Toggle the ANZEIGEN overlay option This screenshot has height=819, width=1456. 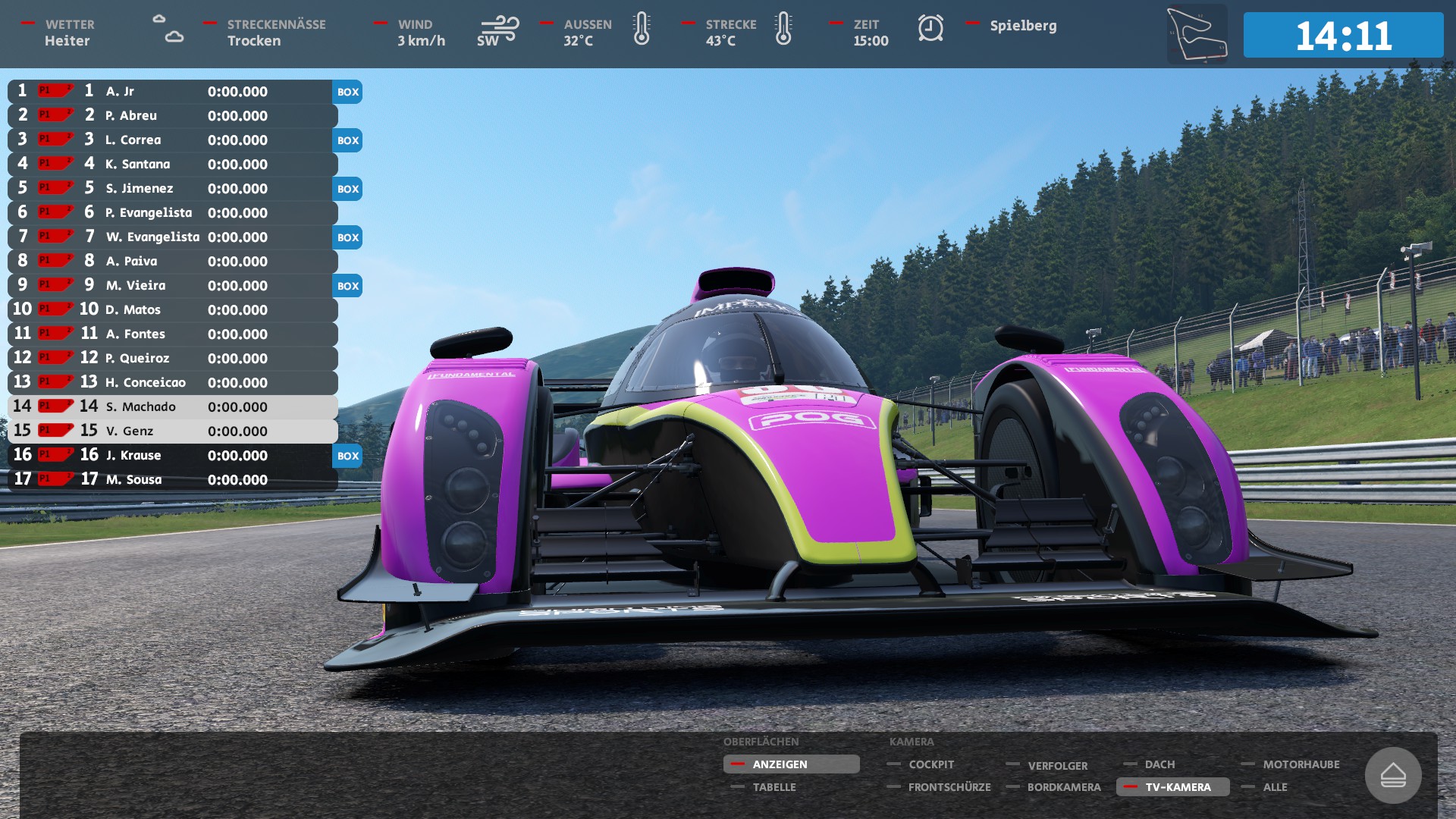pyautogui.click(x=790, y=764)
